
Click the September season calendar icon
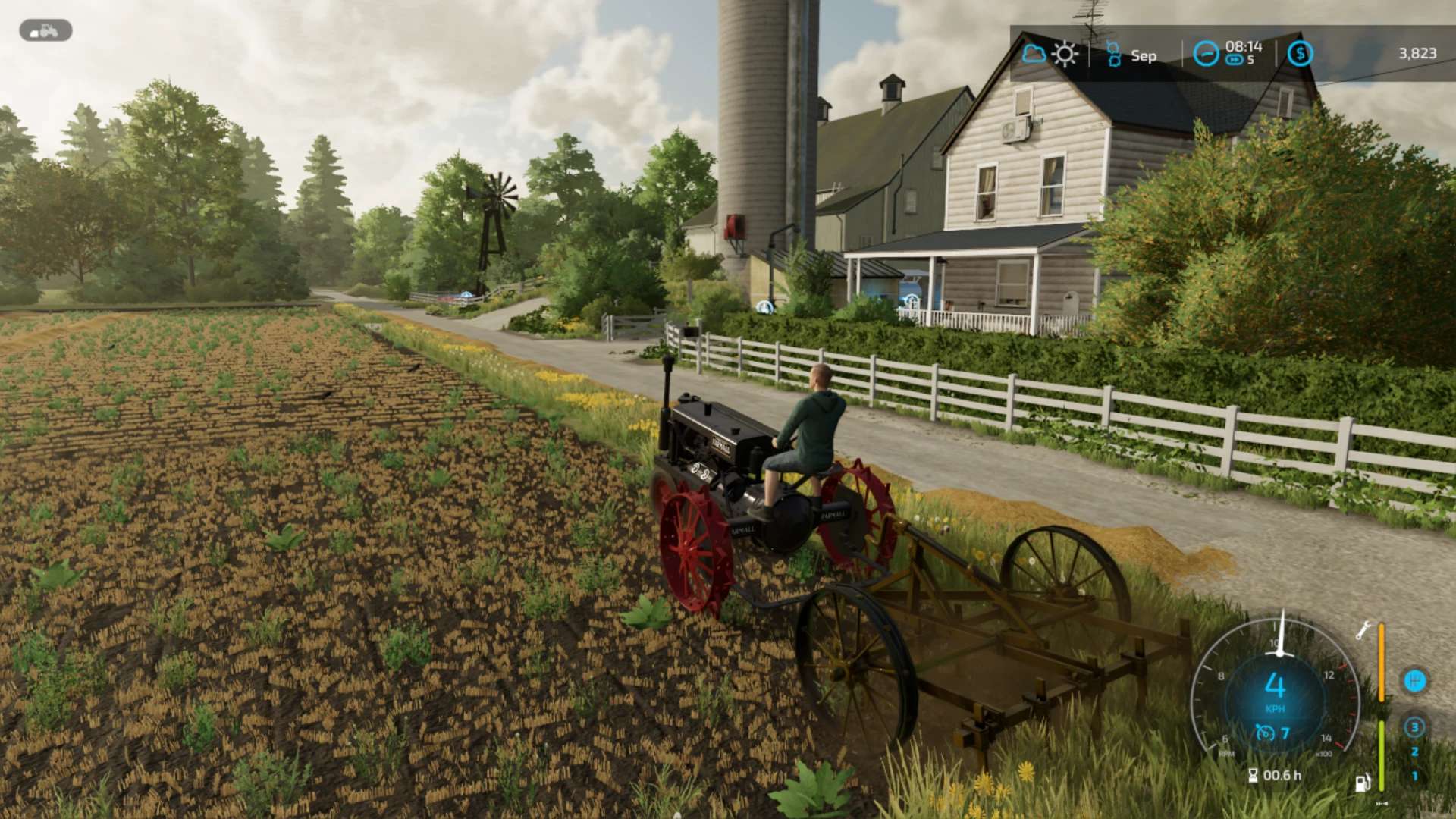pyautogui.click(x=1113, y=55)
